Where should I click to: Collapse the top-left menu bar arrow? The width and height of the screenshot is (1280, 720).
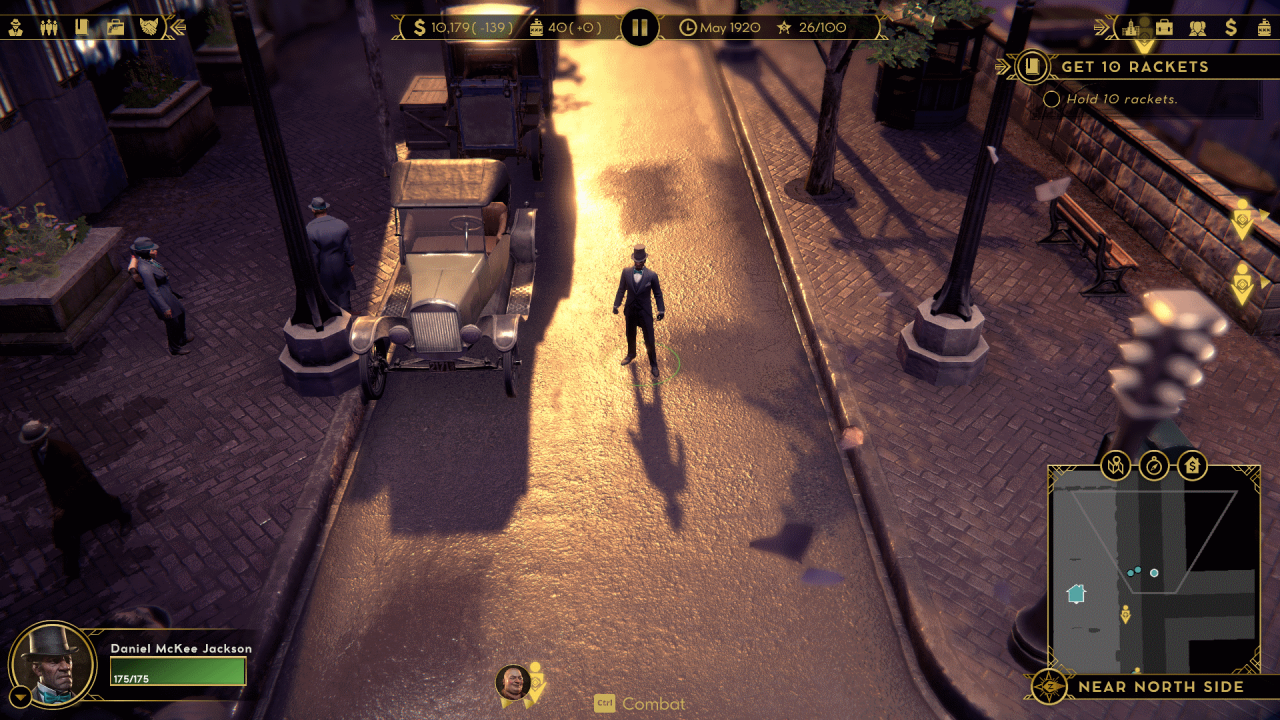coord(178,27)
